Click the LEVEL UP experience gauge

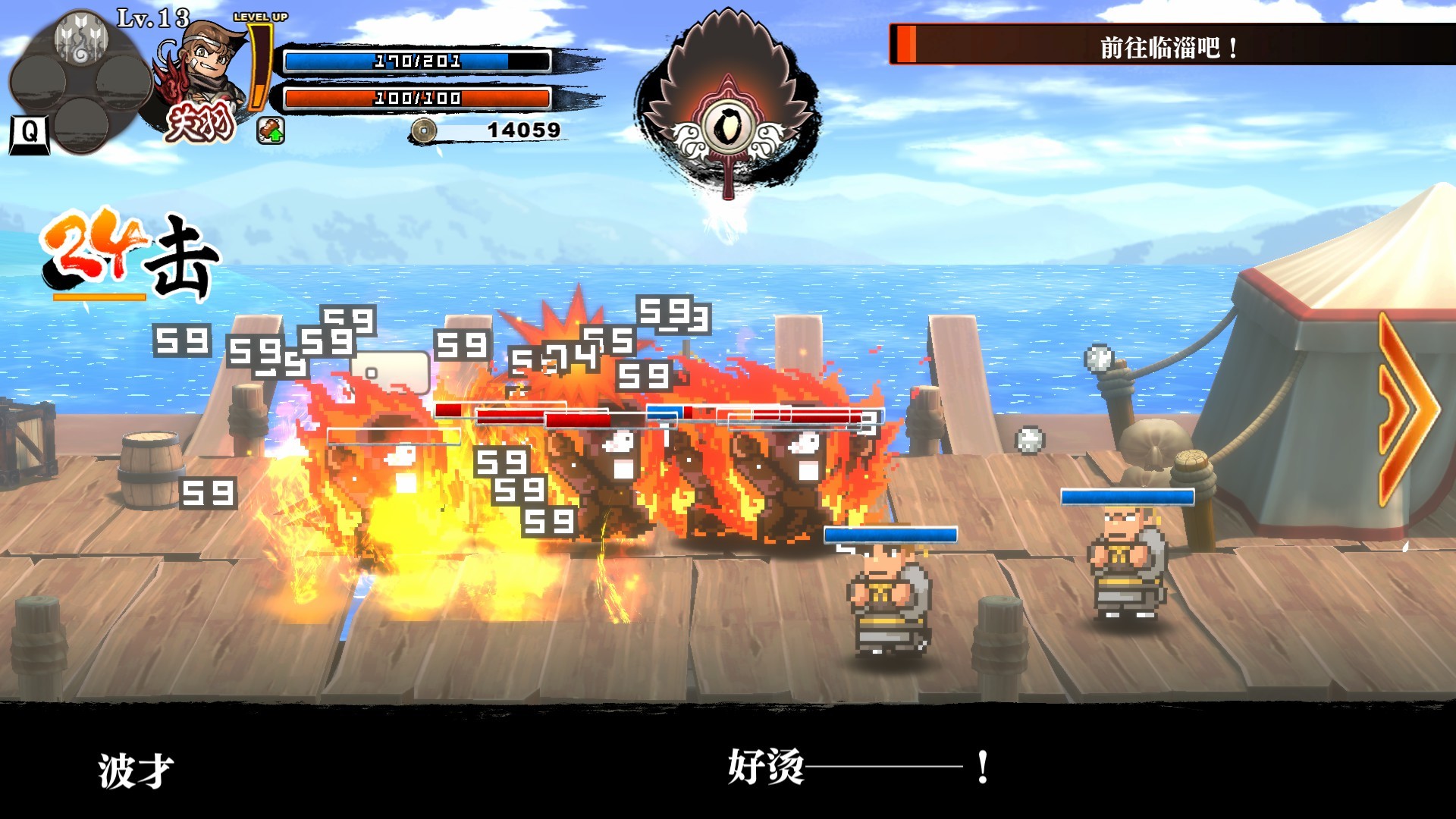click(x=260, y=68)
